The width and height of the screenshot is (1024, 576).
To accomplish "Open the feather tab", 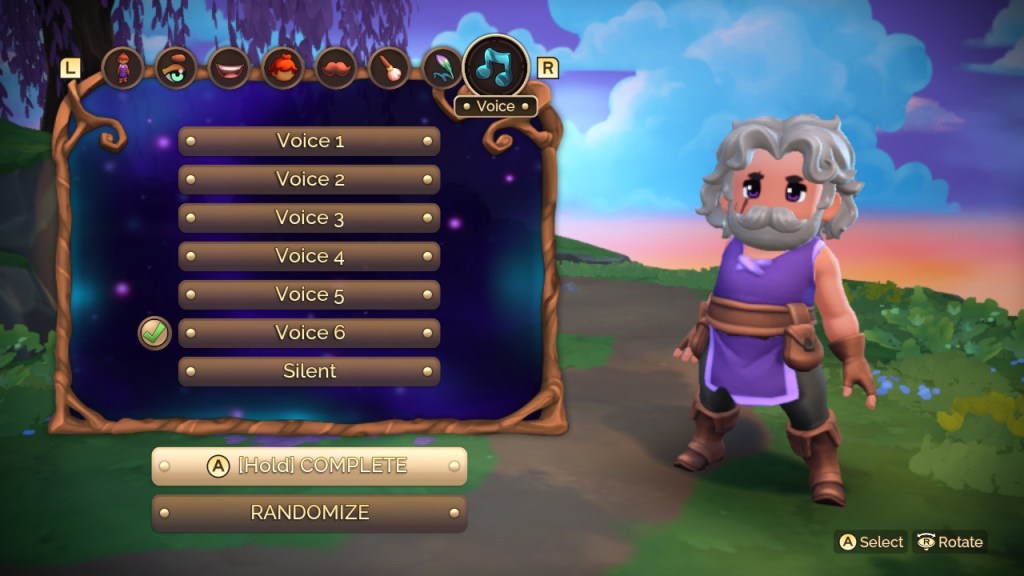I will click(x=443, y=69).
